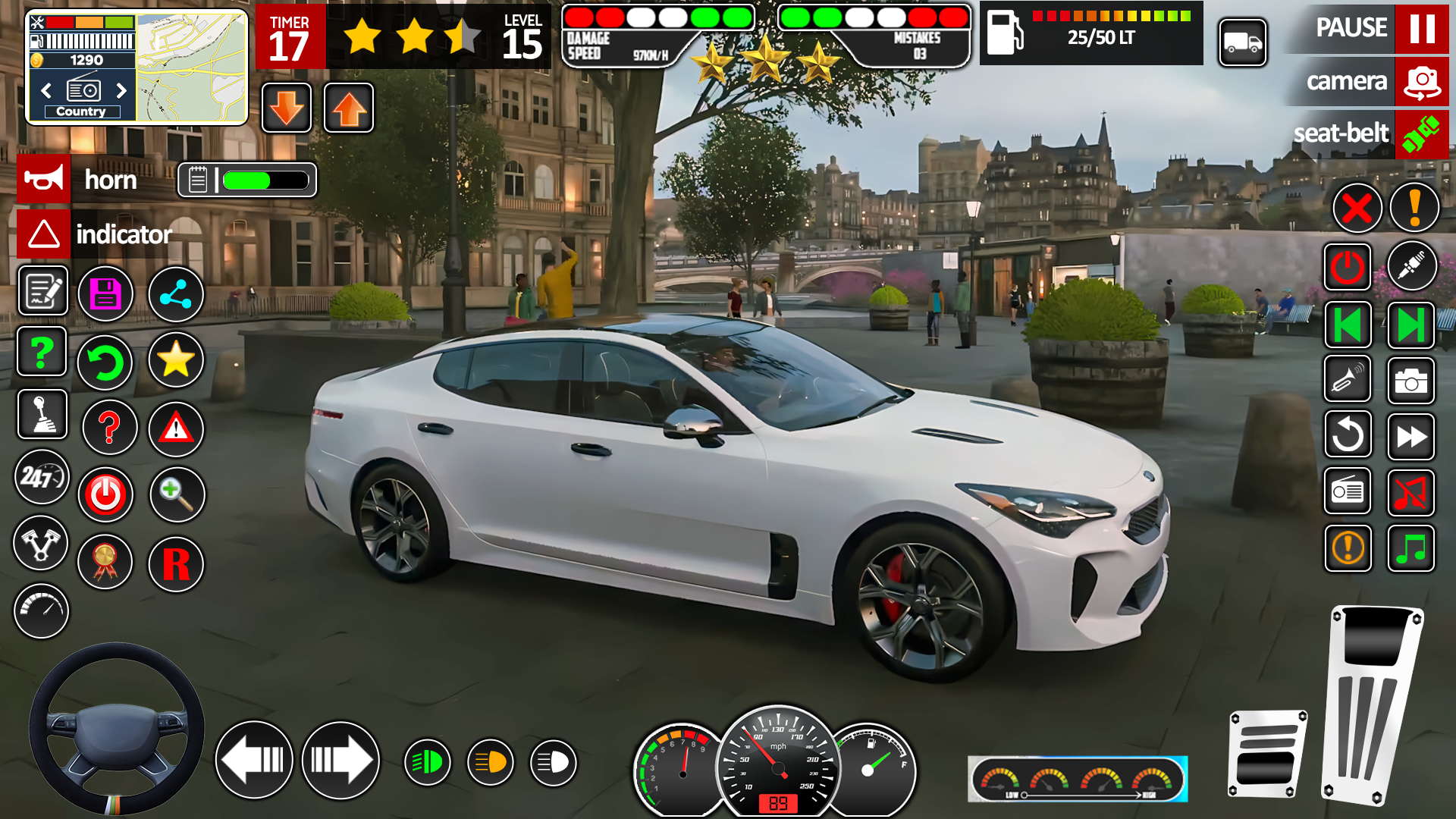Select the engine pistons icon
Viewport: 1456px width, 819px height.
click(42, 544)
